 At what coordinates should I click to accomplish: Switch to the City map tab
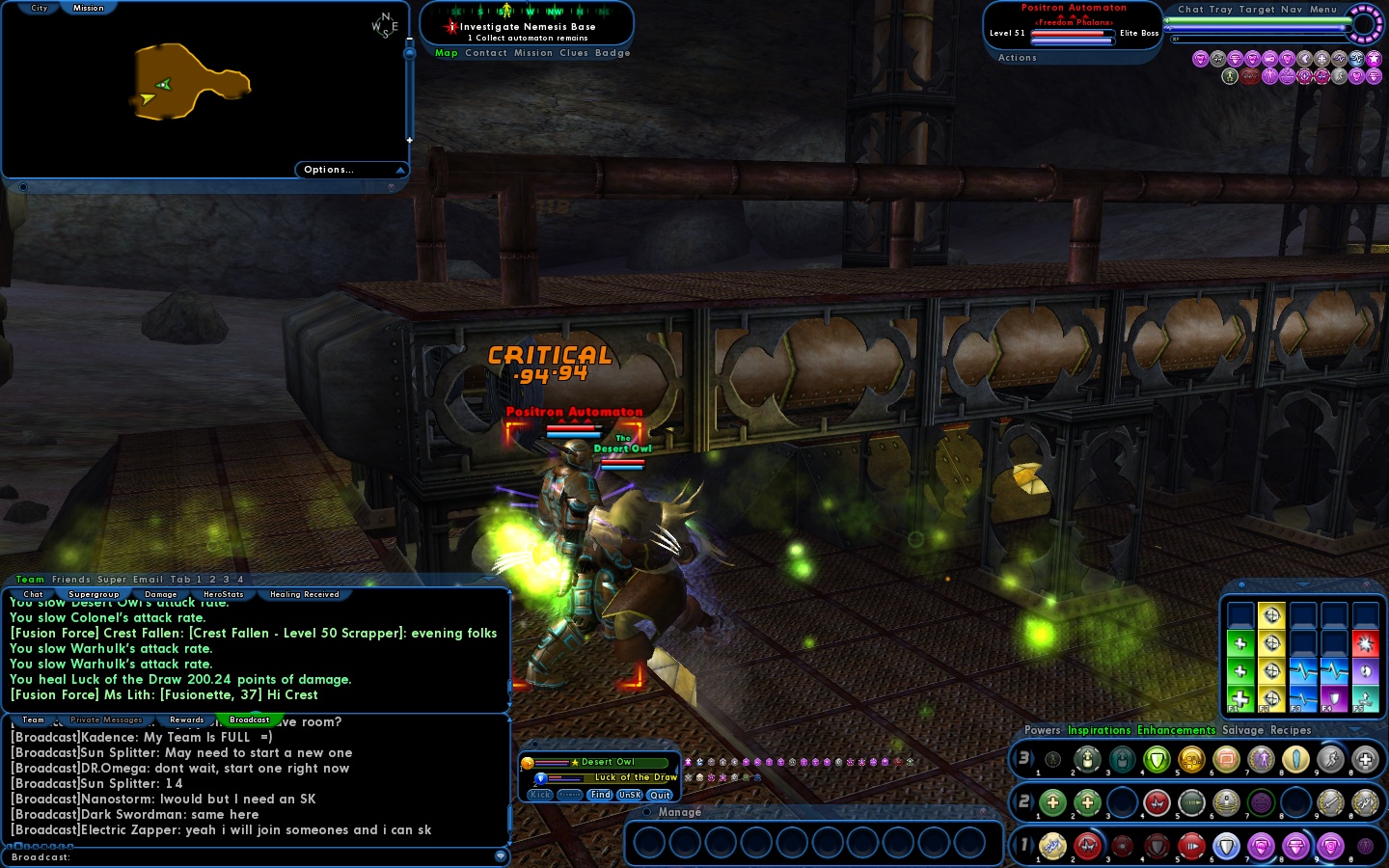[x=40, y=8]
